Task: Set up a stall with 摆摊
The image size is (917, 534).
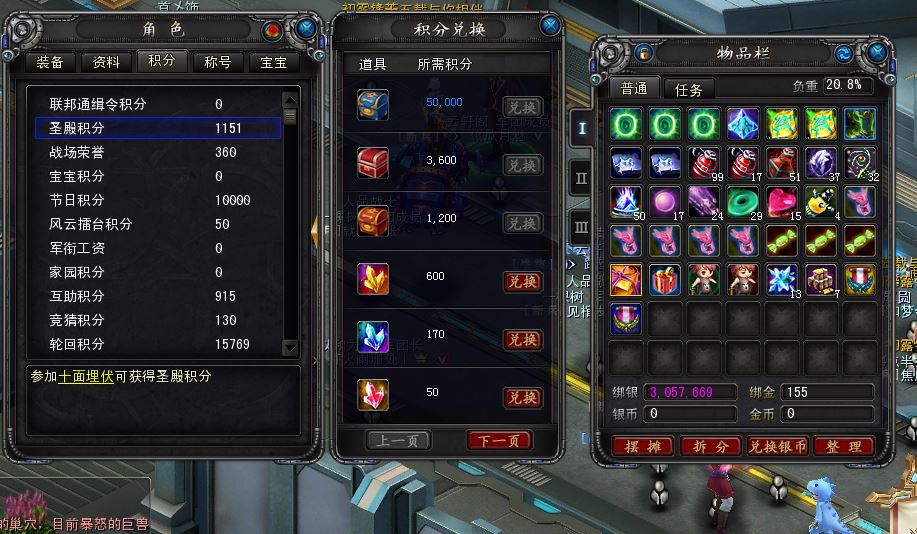Action: pyautogui.click(x=641, y=447)
